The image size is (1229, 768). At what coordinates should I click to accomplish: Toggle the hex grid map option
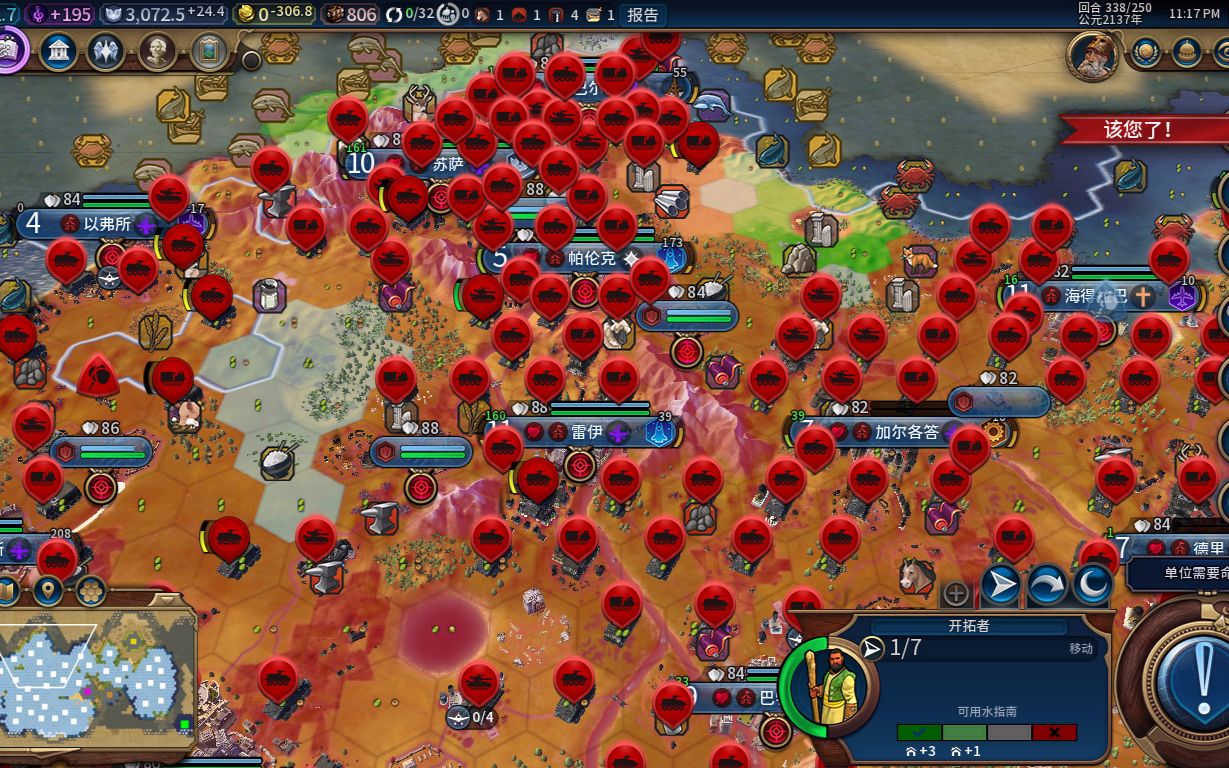(91, 591)
